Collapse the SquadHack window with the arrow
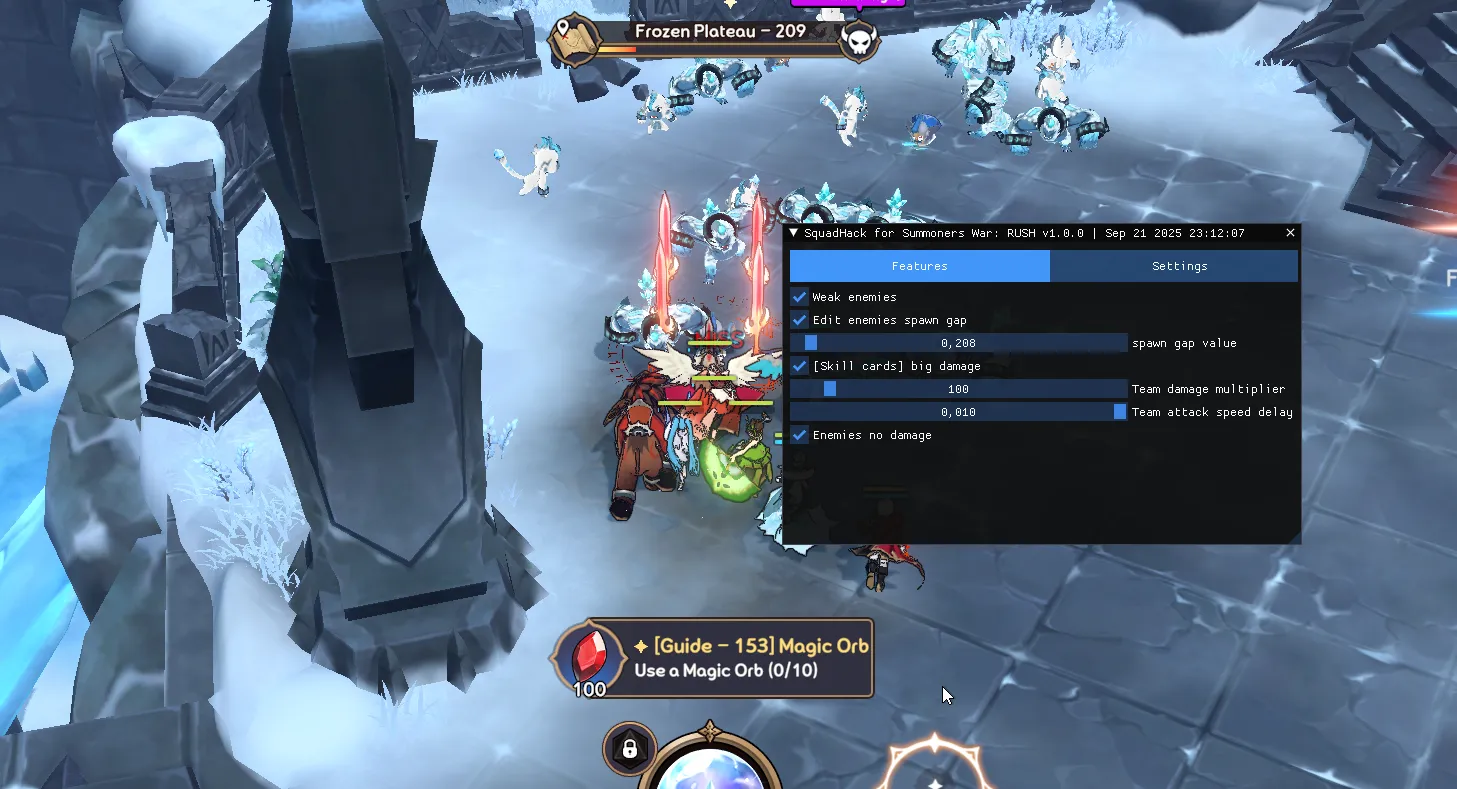The height and width of the screenshot is (789, 1457). 794,233
